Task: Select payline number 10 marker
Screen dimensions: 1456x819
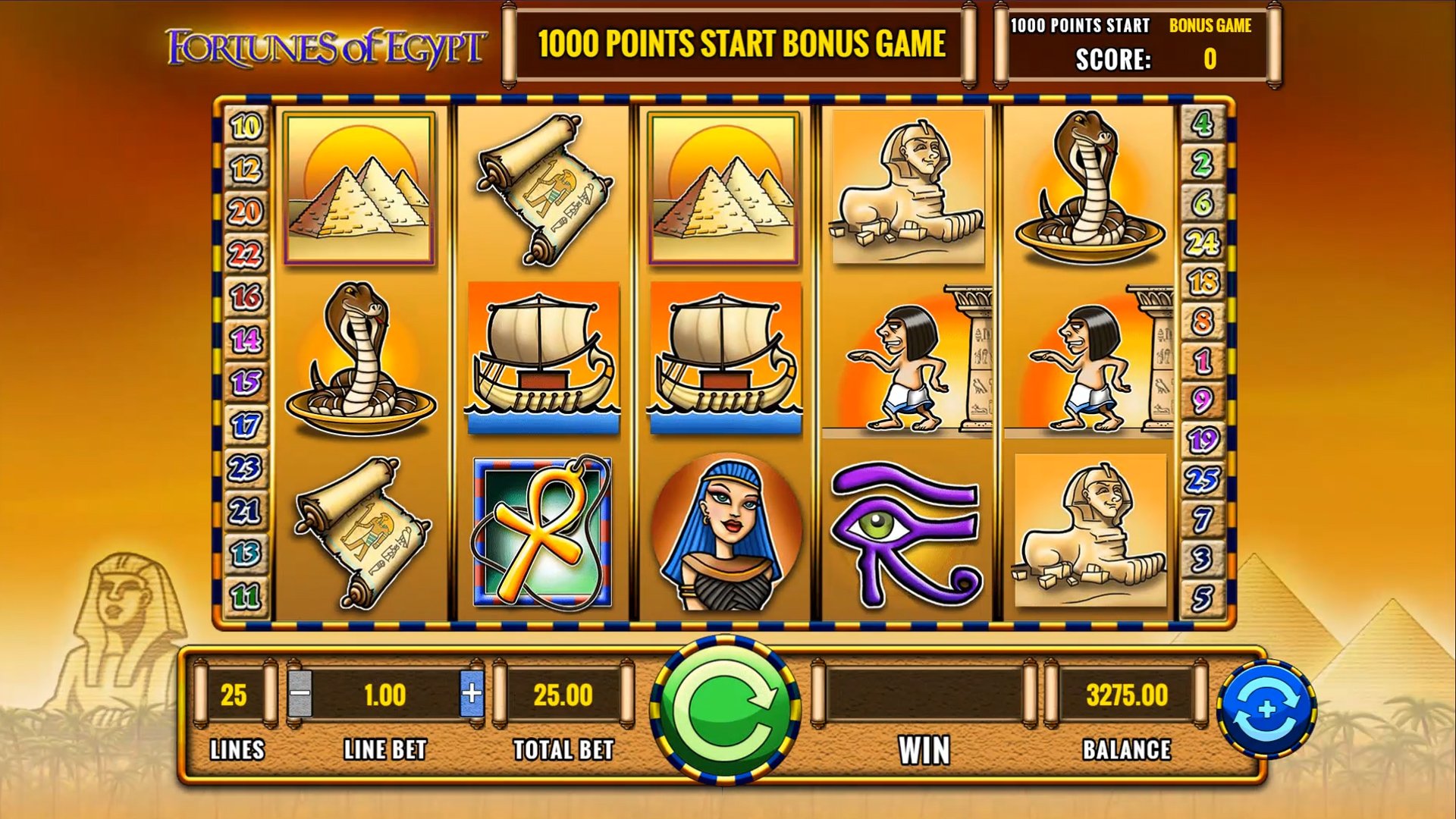Action: click(246, 126)
